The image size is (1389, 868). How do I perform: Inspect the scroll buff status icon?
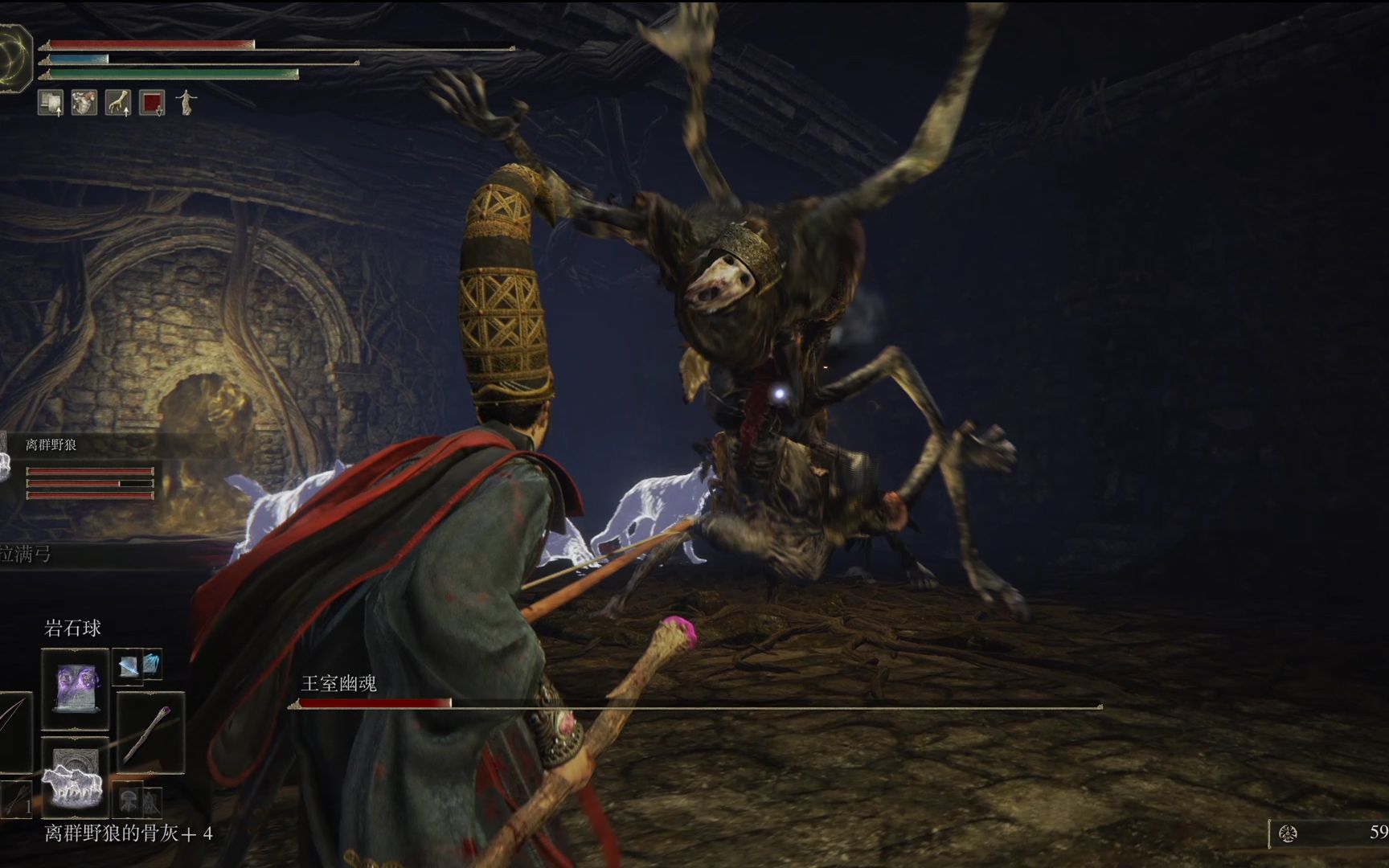click(x=51, y=103)
